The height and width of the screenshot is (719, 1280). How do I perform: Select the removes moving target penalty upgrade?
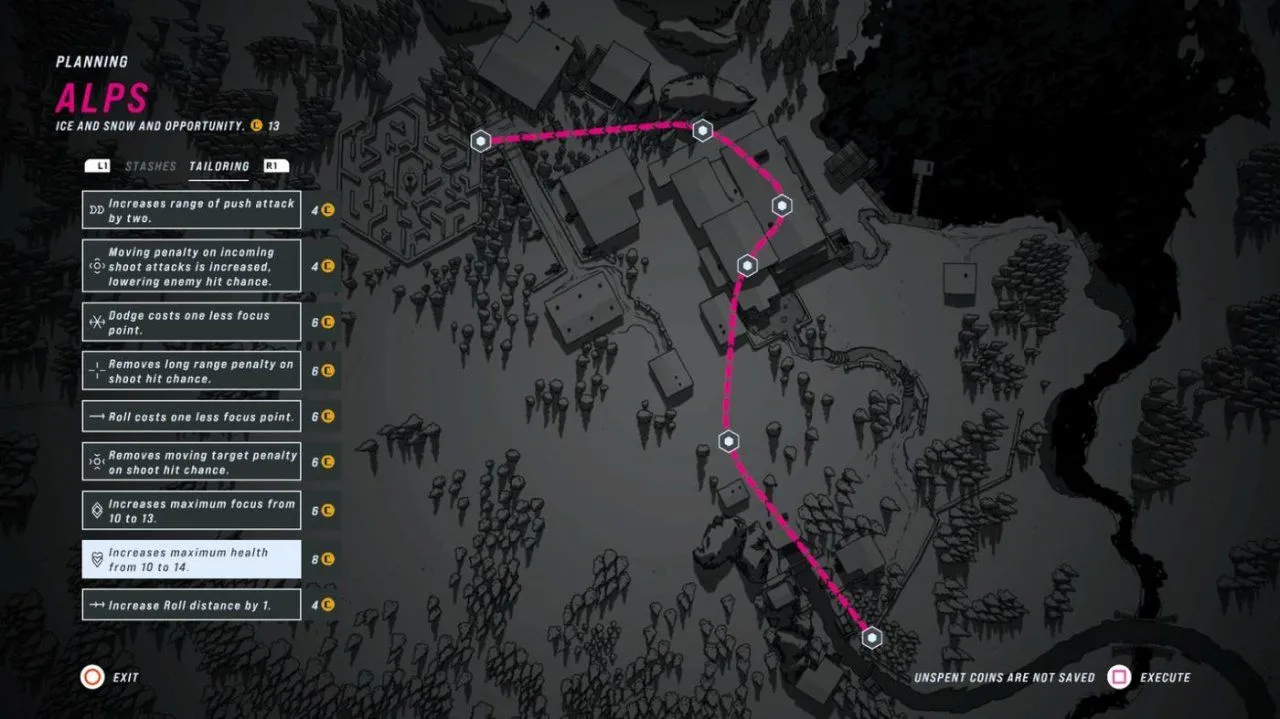click(x=191, y=462)
